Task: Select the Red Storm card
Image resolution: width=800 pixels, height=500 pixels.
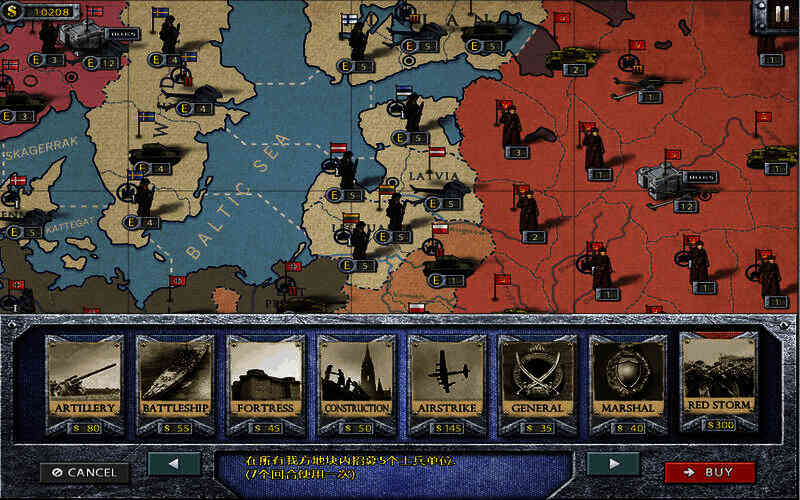Action: [718, 381]
